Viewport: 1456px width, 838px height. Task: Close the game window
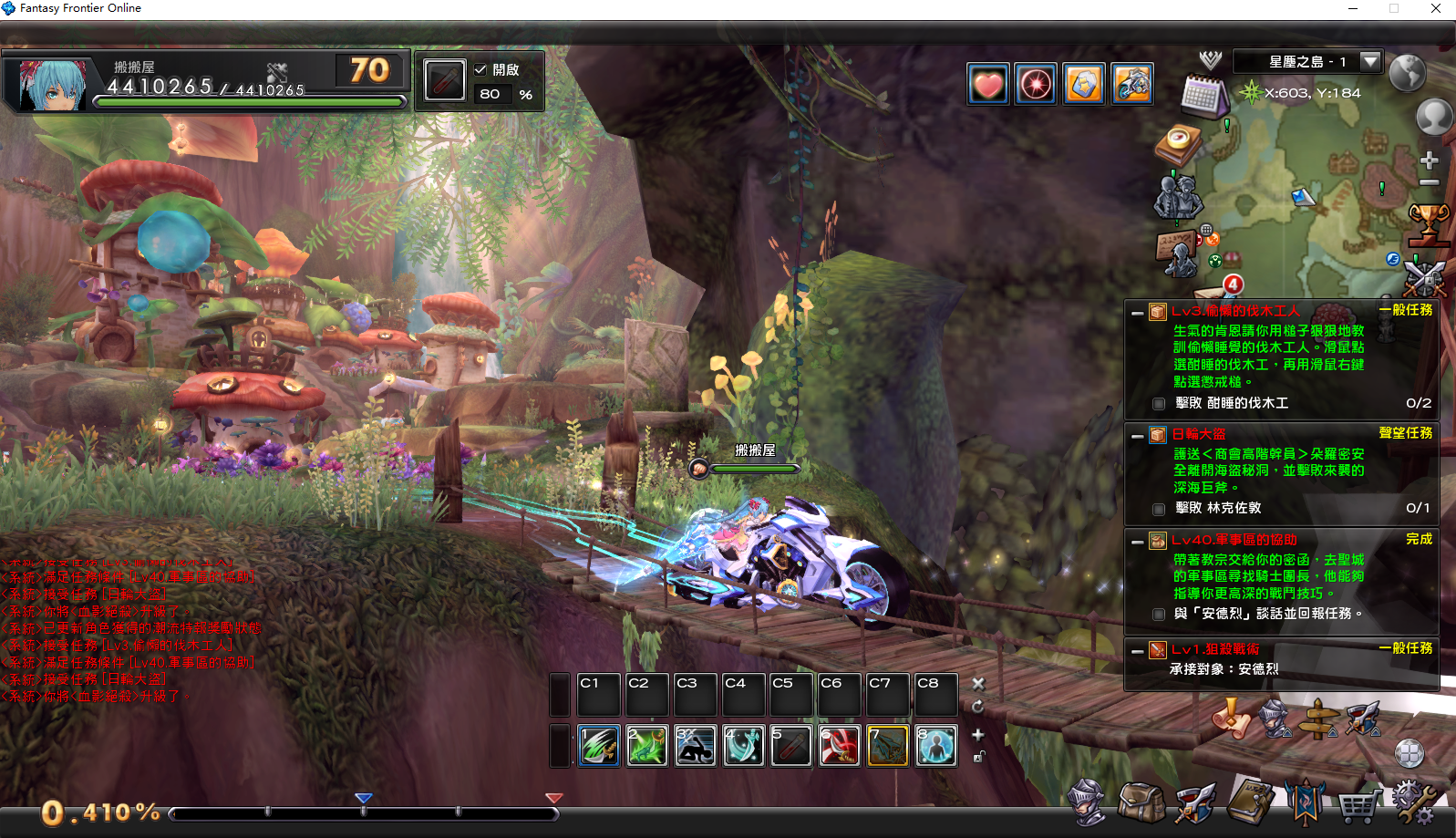(1436, 8)
